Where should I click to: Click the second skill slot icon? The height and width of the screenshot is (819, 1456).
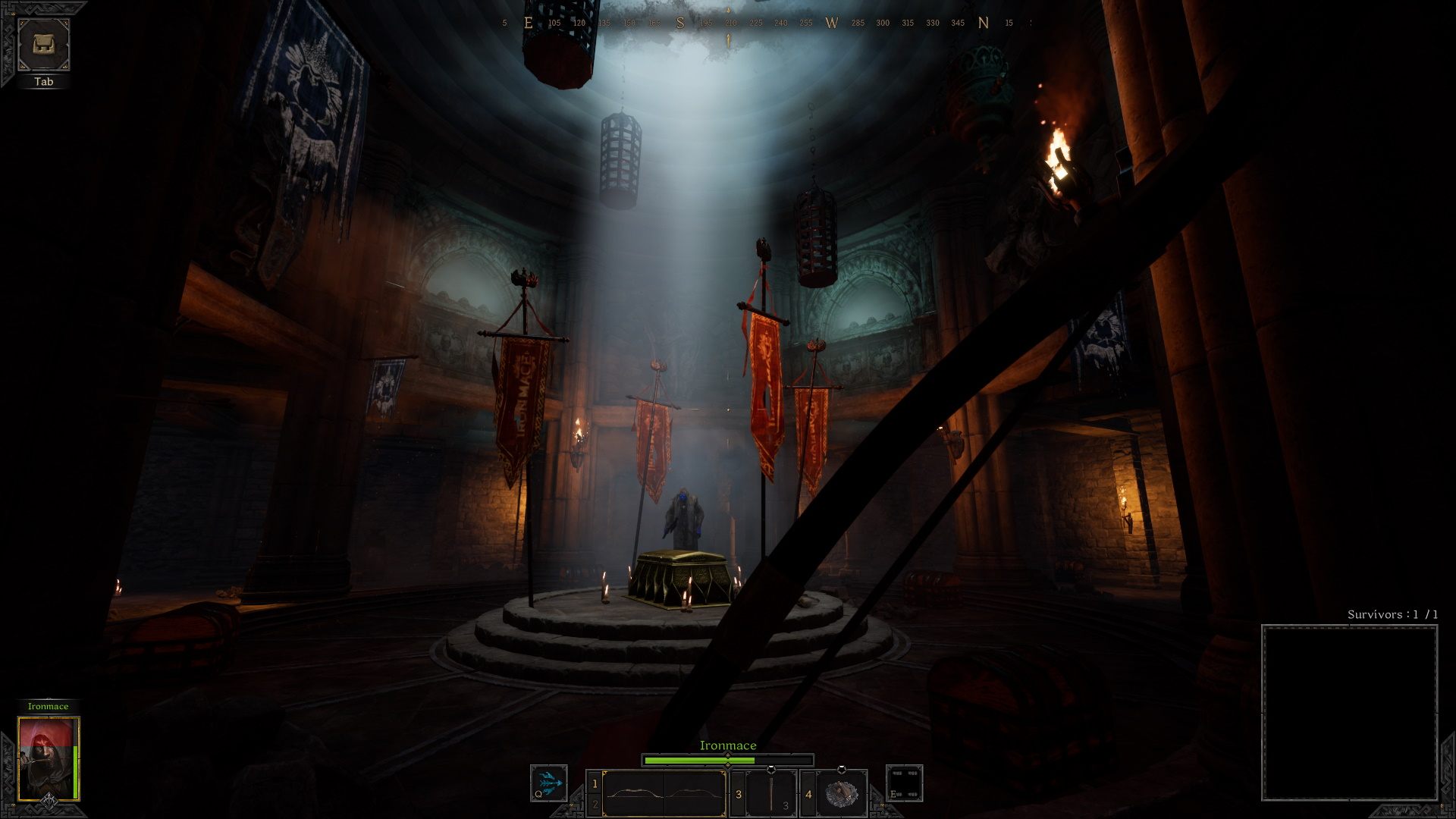click(x=904, y=783)
